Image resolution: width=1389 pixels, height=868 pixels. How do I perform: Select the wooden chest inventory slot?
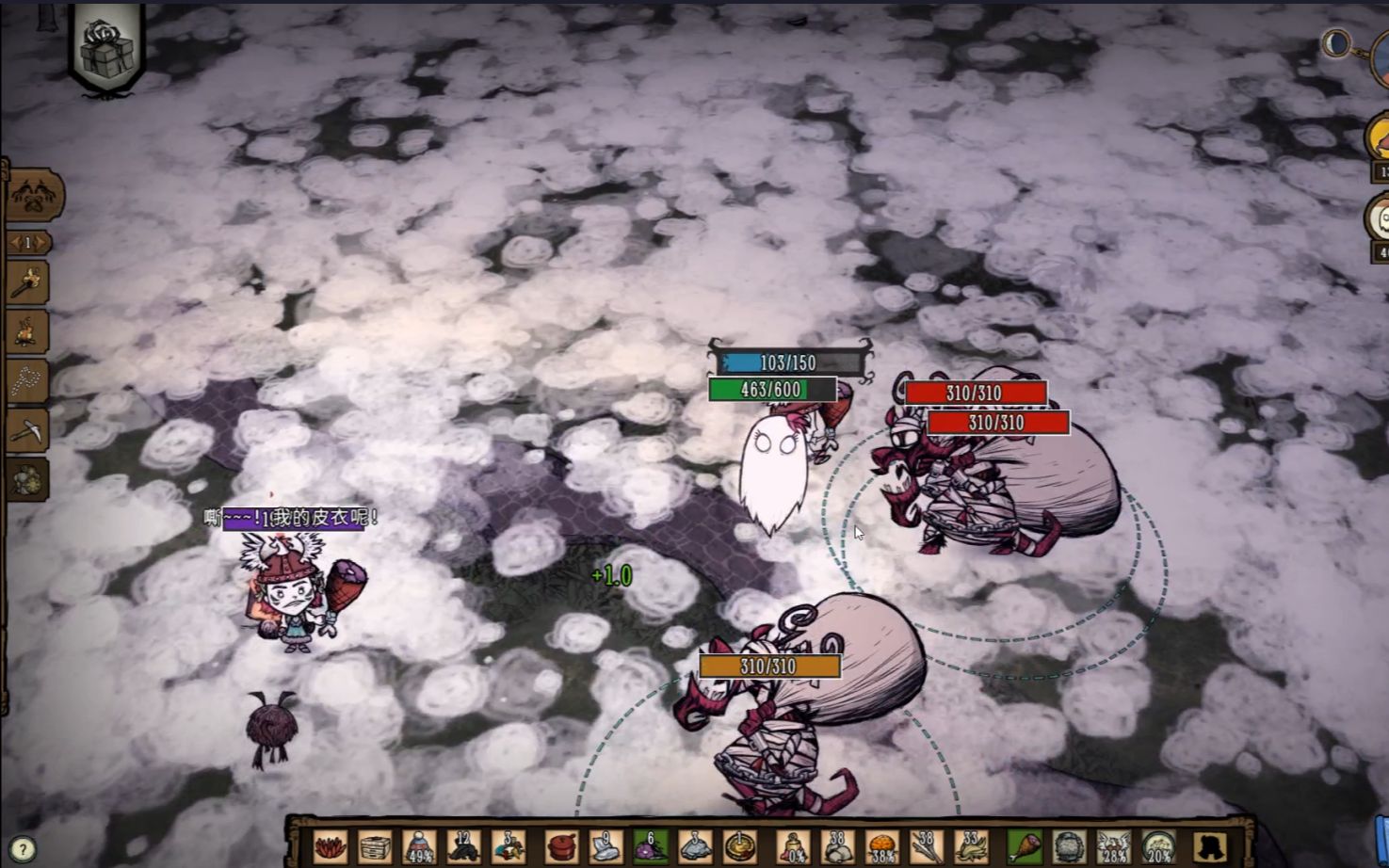pyautogui.click(x=375, y=846)
